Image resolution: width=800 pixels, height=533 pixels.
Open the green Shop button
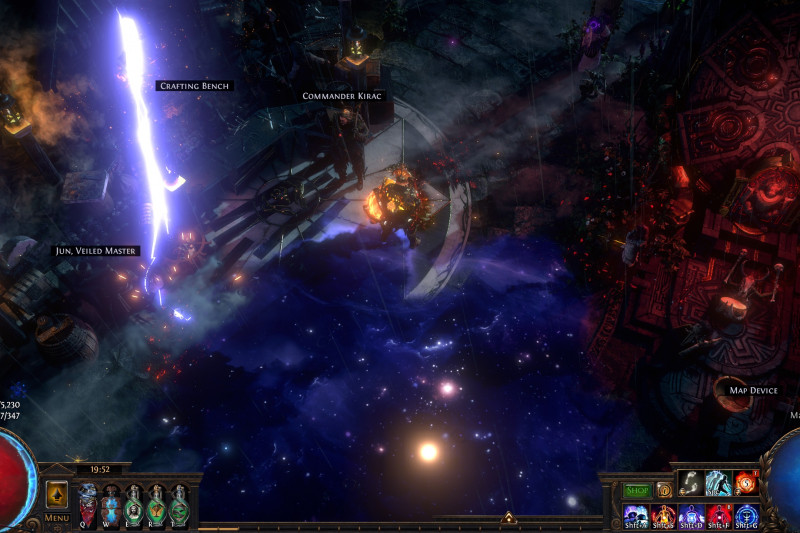(637, 490)
